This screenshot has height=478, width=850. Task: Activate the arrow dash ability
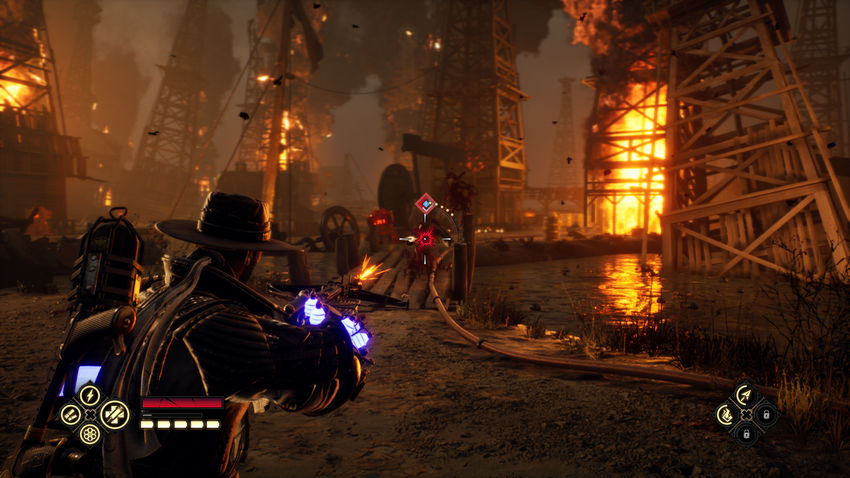(745, 394)
